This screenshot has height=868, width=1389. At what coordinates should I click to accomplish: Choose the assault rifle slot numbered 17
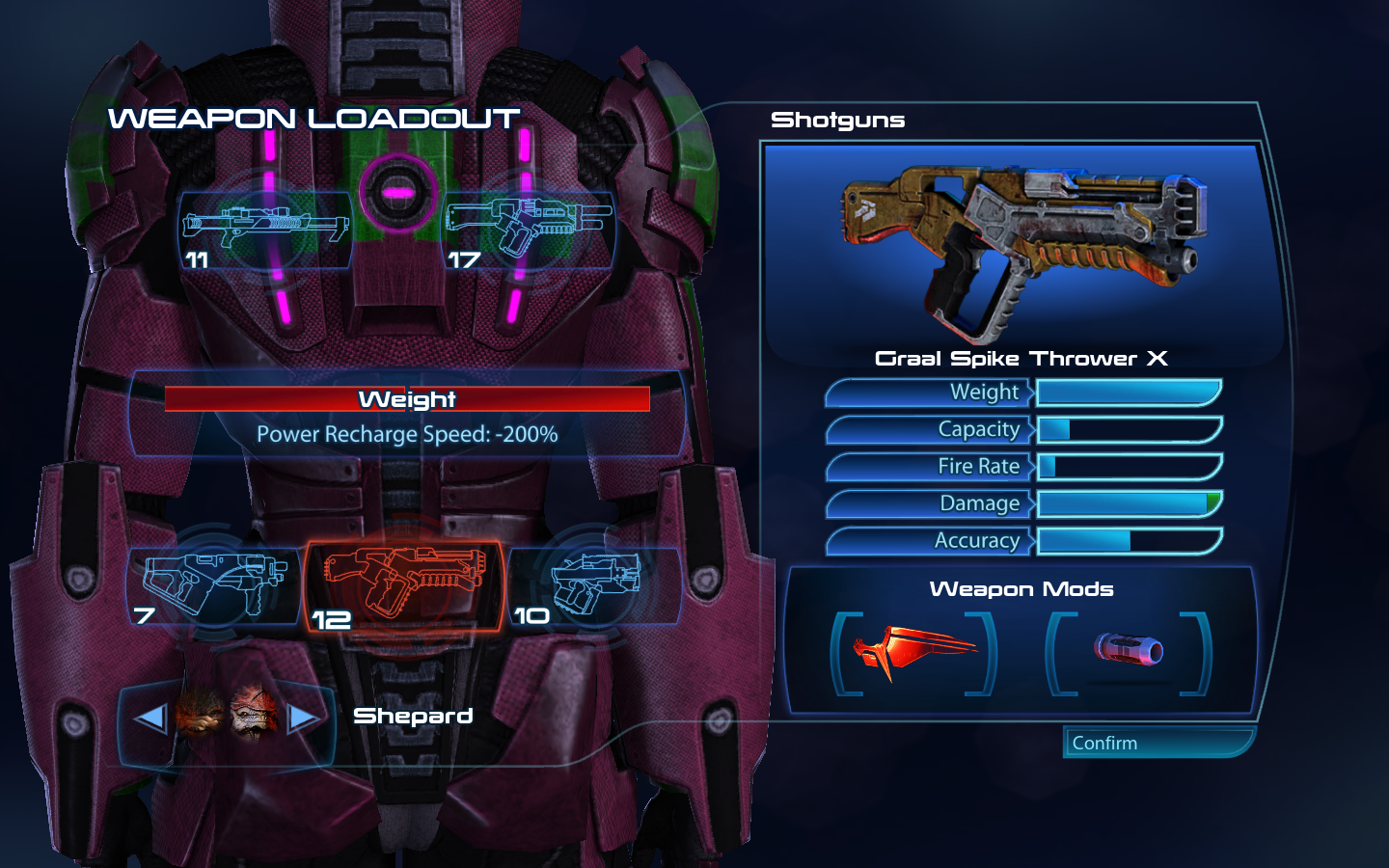(529, 230)
